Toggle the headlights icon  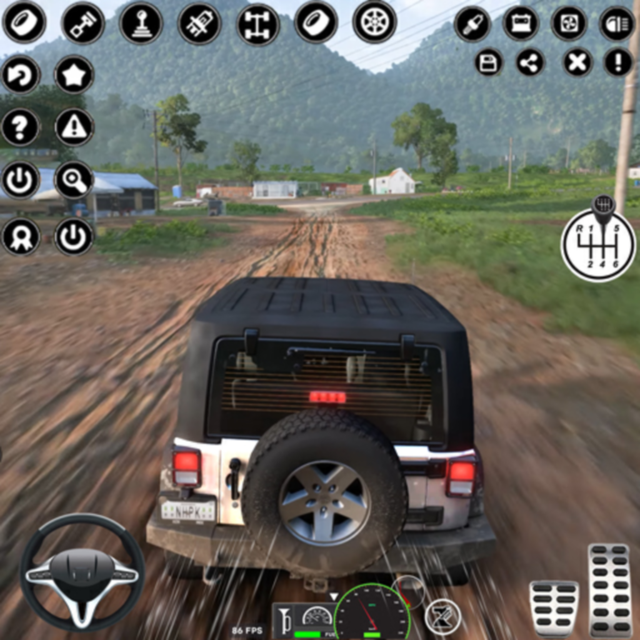tap(616, 23)
